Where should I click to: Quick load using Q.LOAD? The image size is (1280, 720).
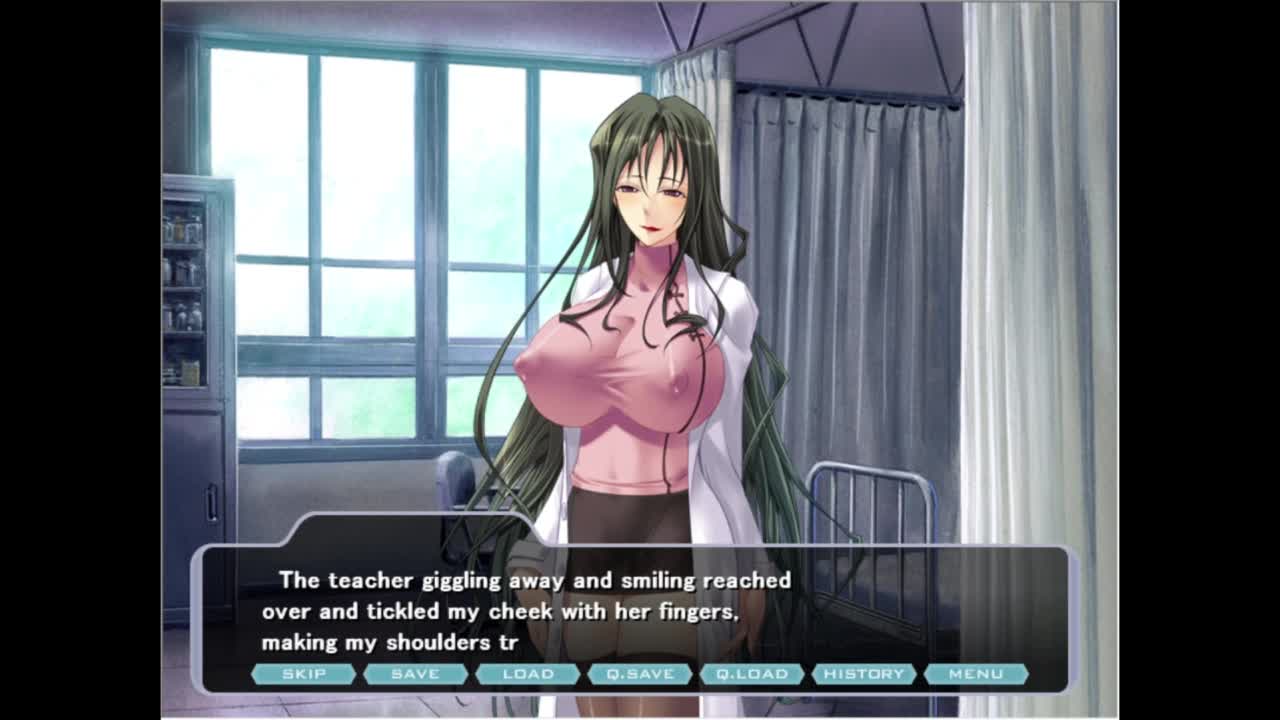pos(752,674)
